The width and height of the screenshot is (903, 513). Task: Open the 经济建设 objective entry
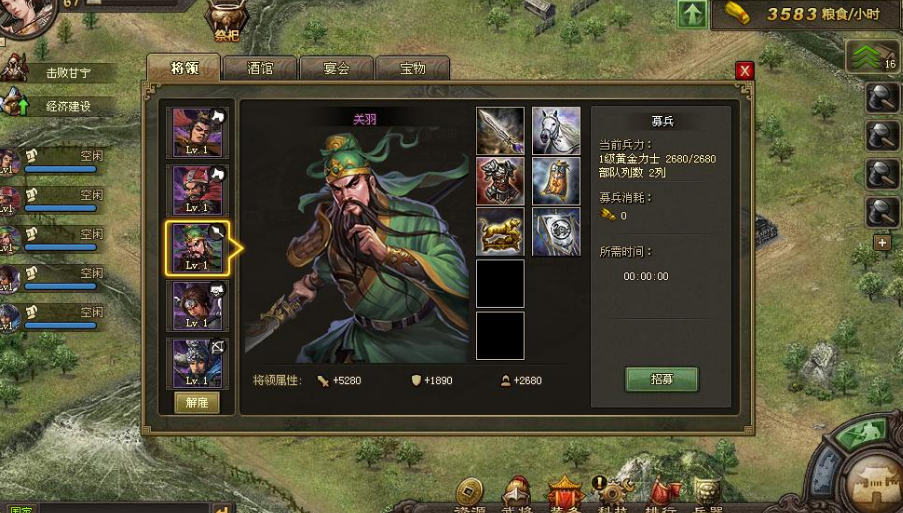[65, 106]
